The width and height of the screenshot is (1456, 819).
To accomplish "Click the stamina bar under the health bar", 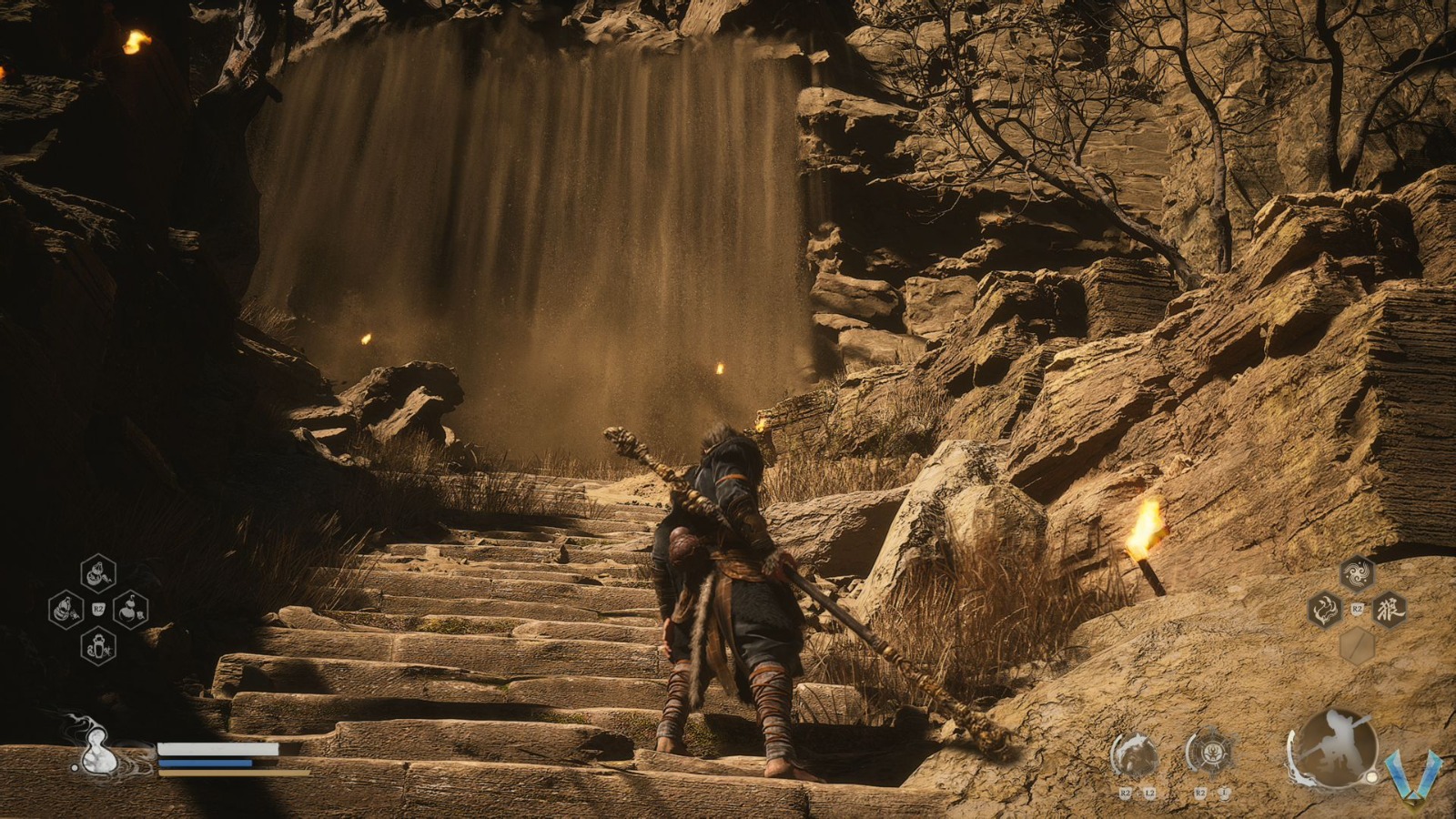I will 223,775.
